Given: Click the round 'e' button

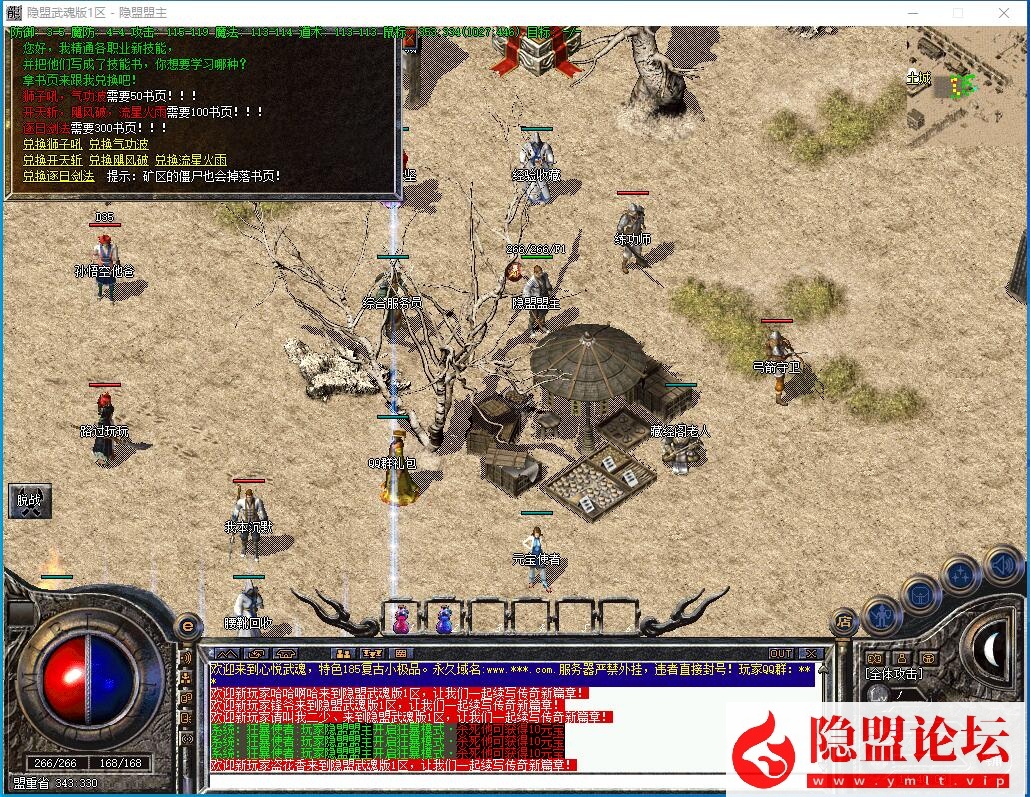Looking at the screenshot, I should [188, 626].
